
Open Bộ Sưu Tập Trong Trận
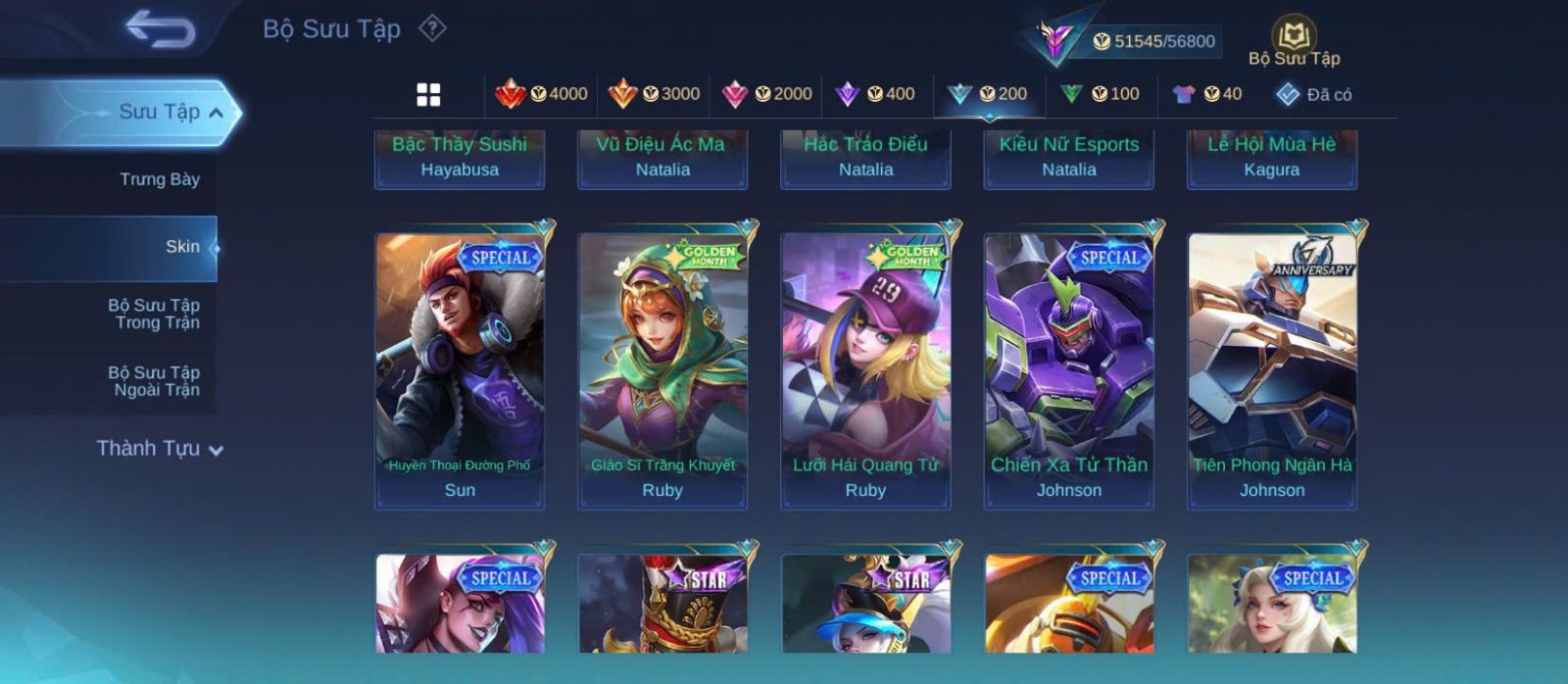pyautogui.click(x=154, y=314)
